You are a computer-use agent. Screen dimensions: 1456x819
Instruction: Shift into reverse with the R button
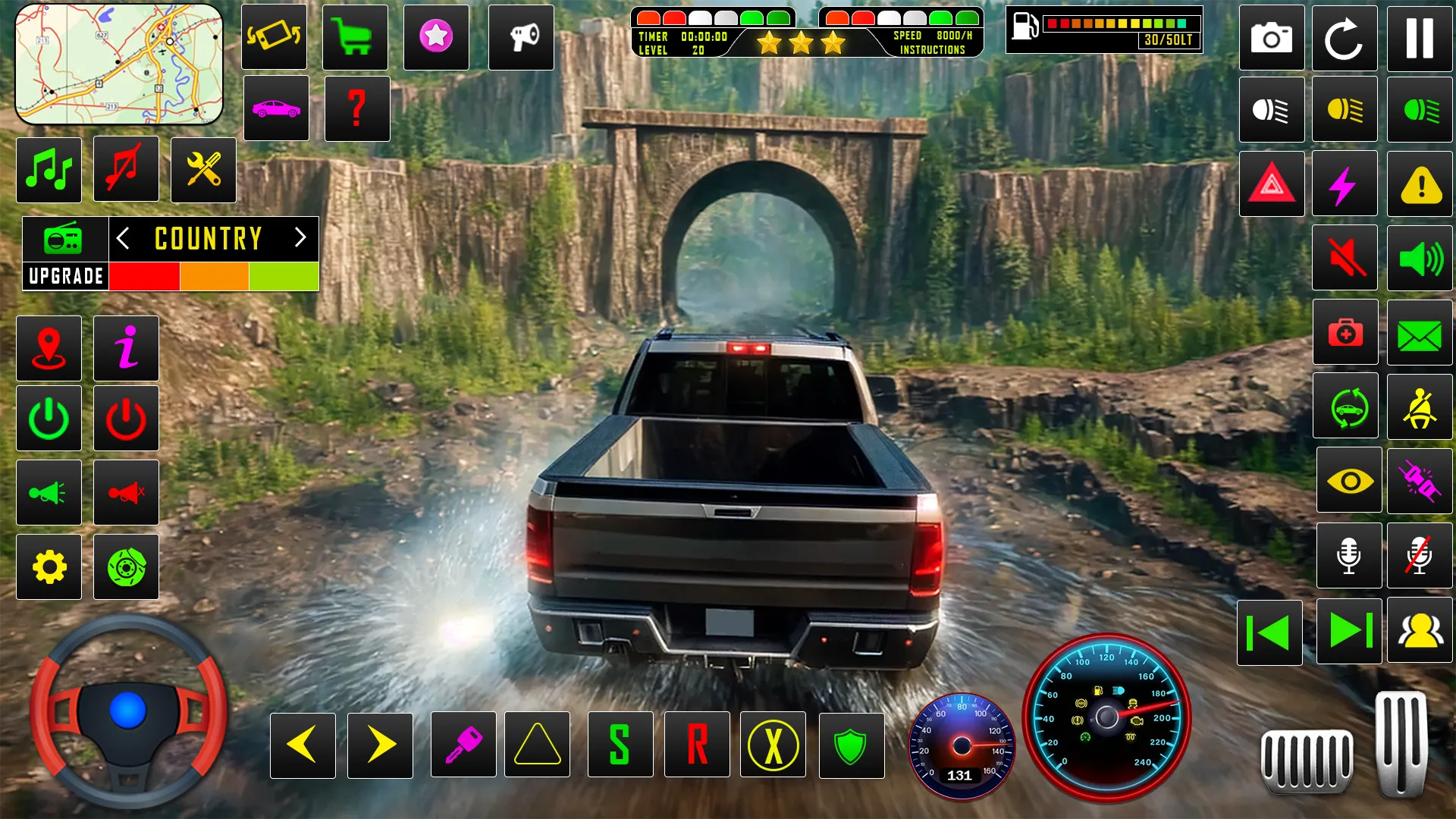point(697,745)
